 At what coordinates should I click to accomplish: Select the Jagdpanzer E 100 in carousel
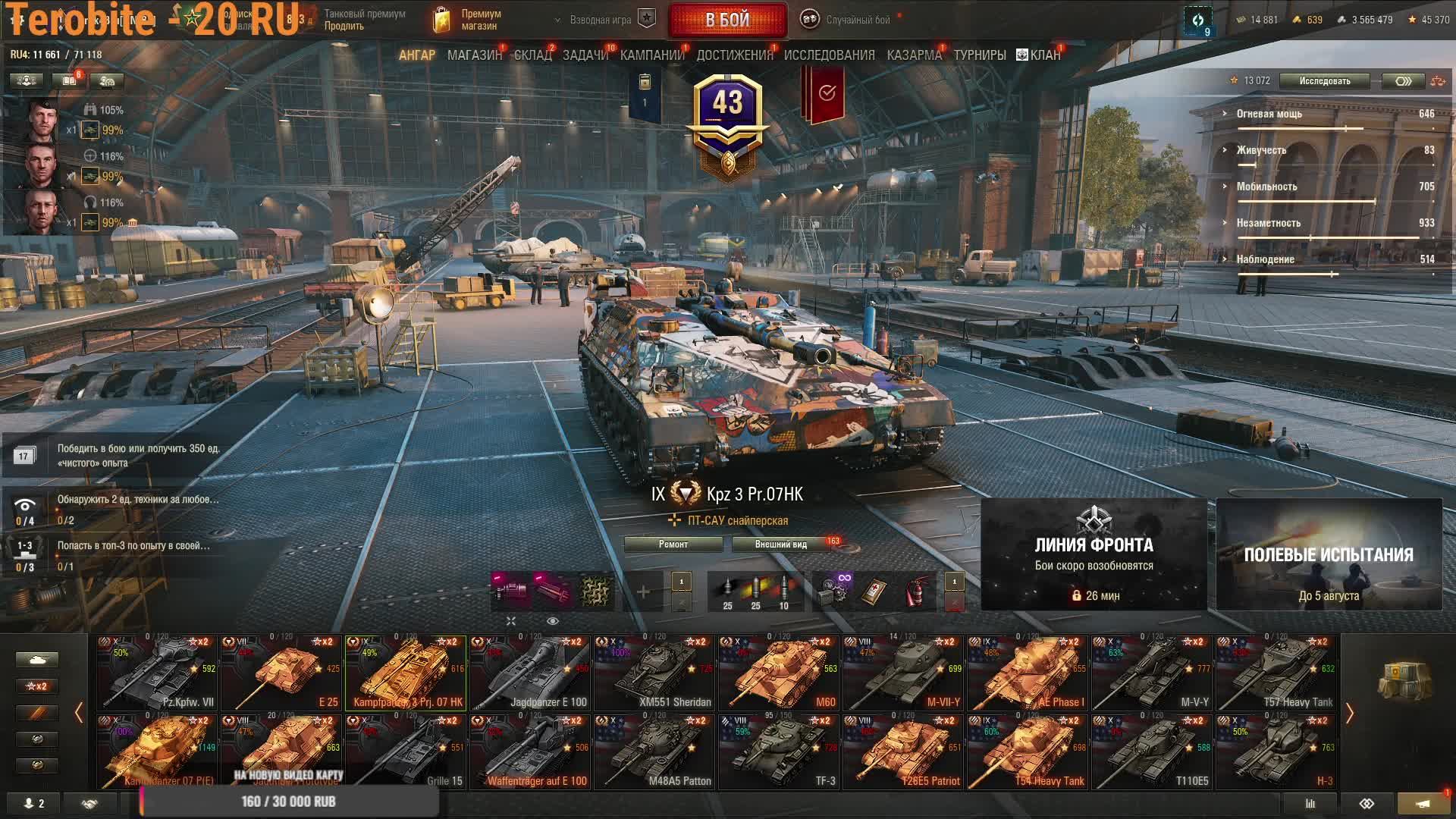pos(530,673)
